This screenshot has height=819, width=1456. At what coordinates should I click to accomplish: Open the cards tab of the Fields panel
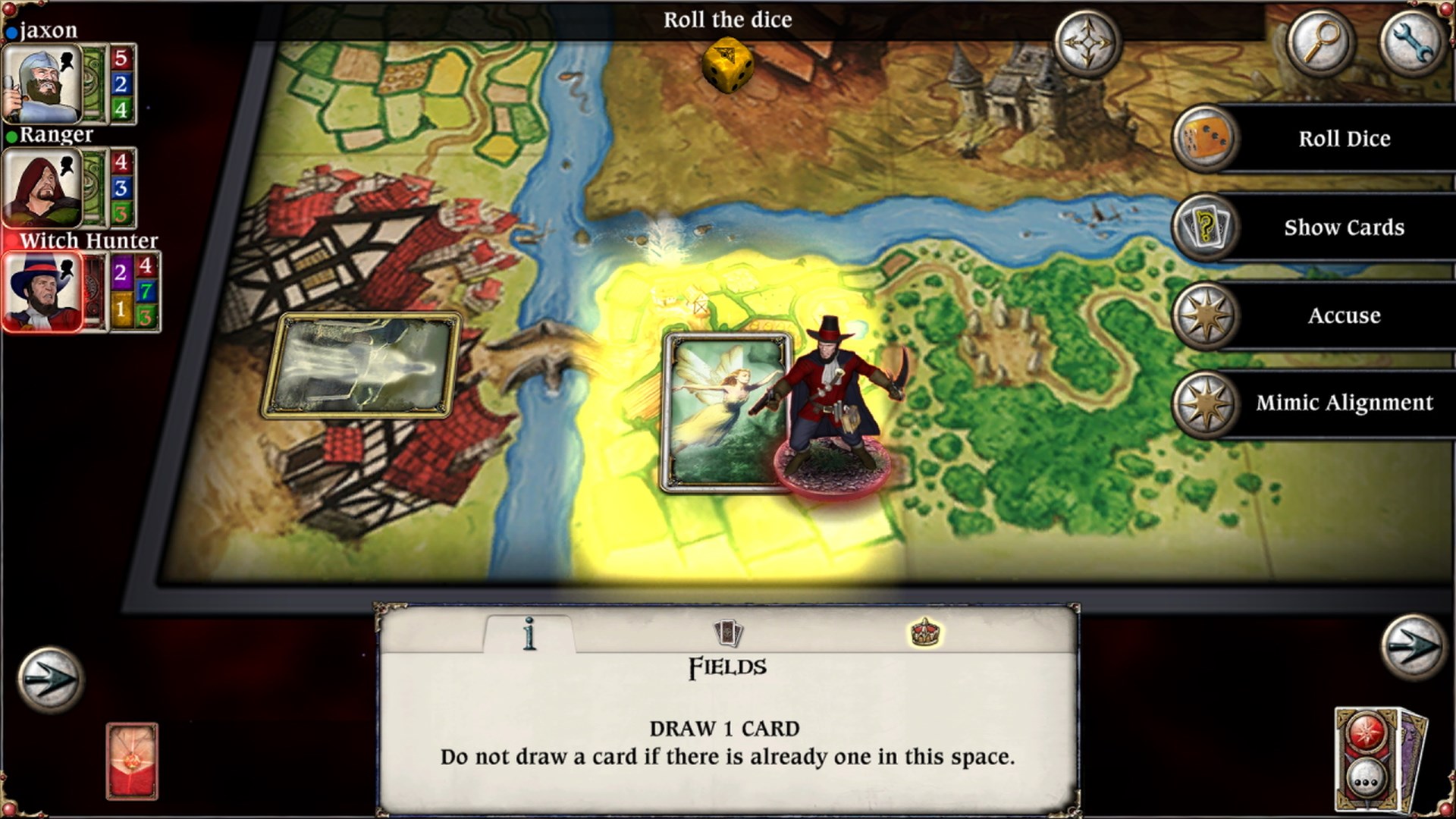pos(727,632)
